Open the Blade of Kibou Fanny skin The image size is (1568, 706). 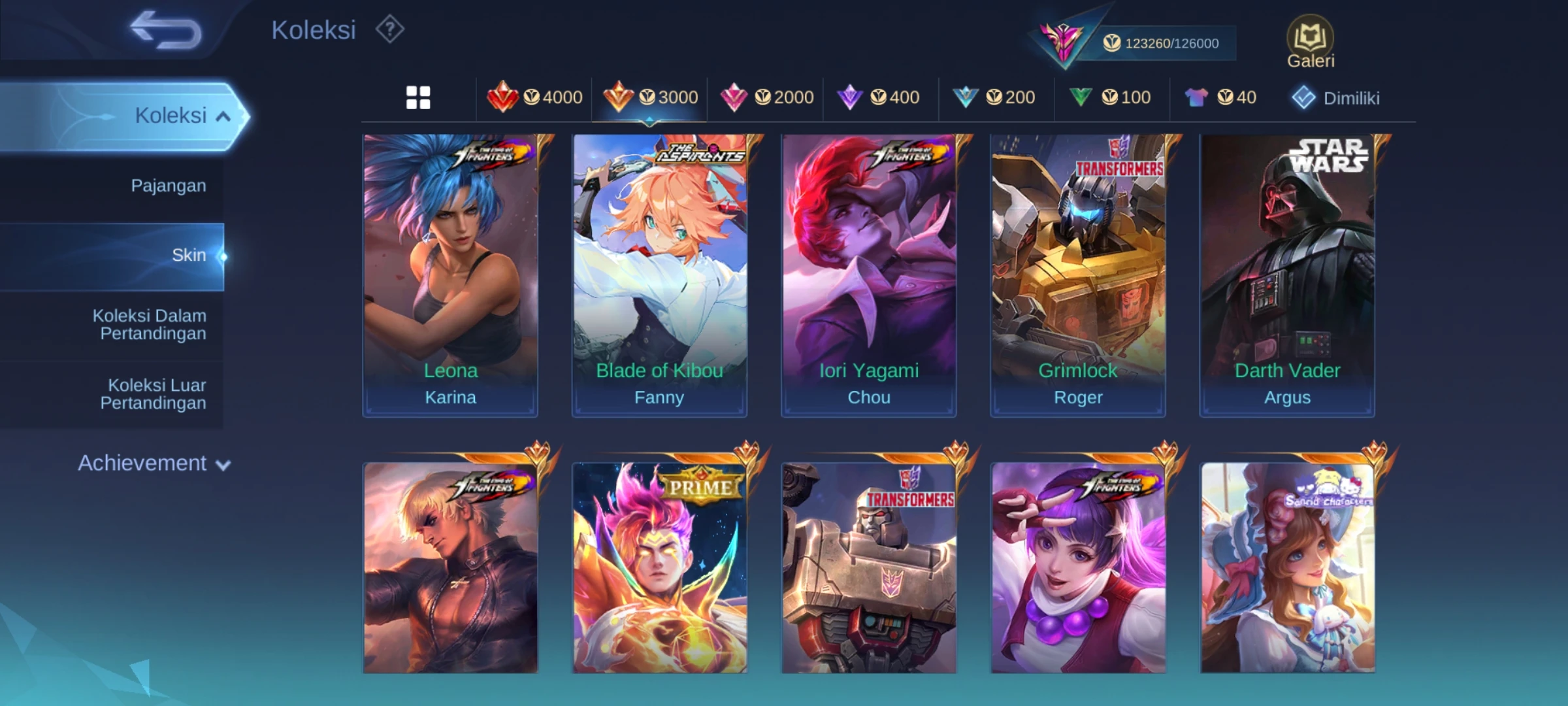(x=659, y=275)
